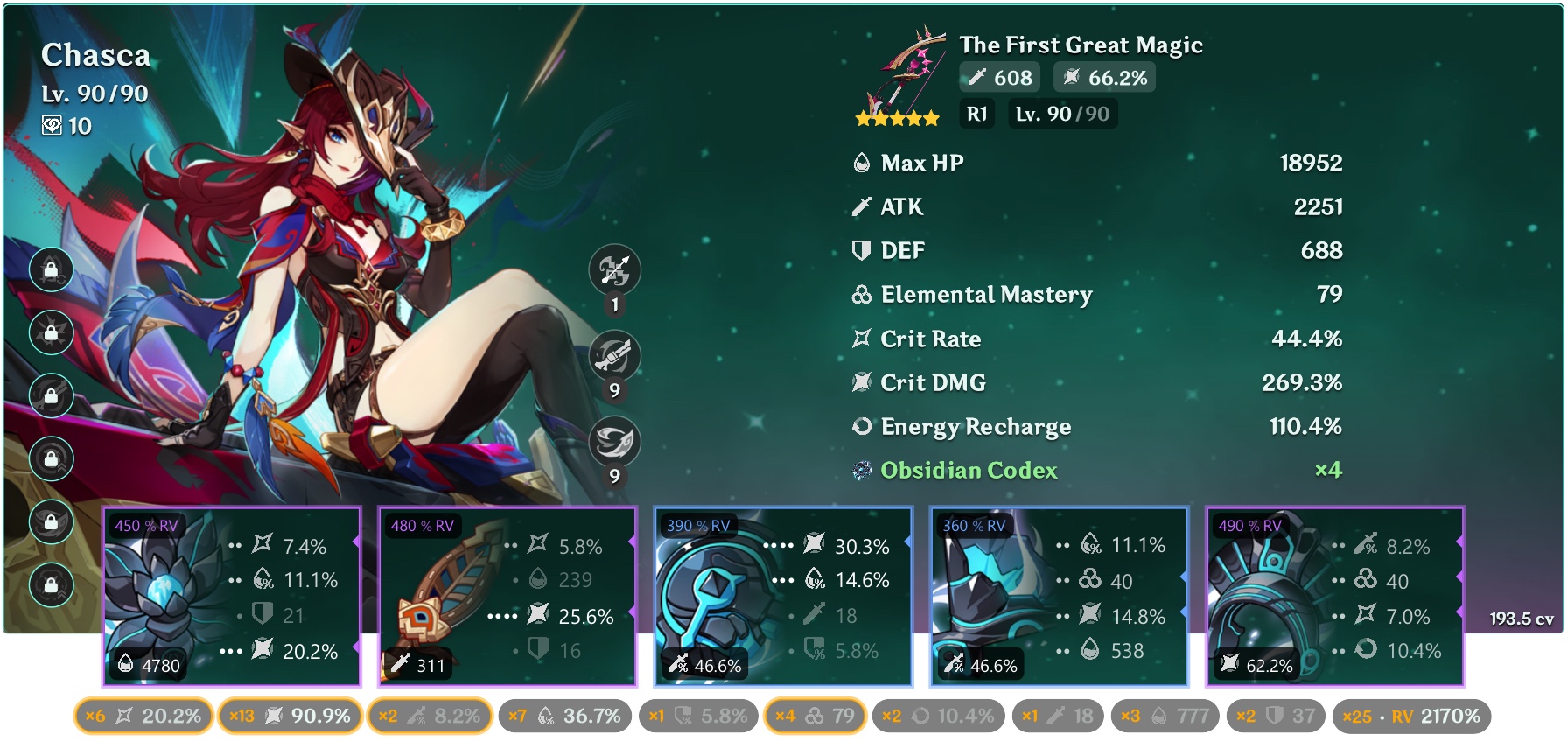This screenshot has height=741, width=1568.
Task: Click the Max HP droplet stat icon
Action: pos(862,163)
